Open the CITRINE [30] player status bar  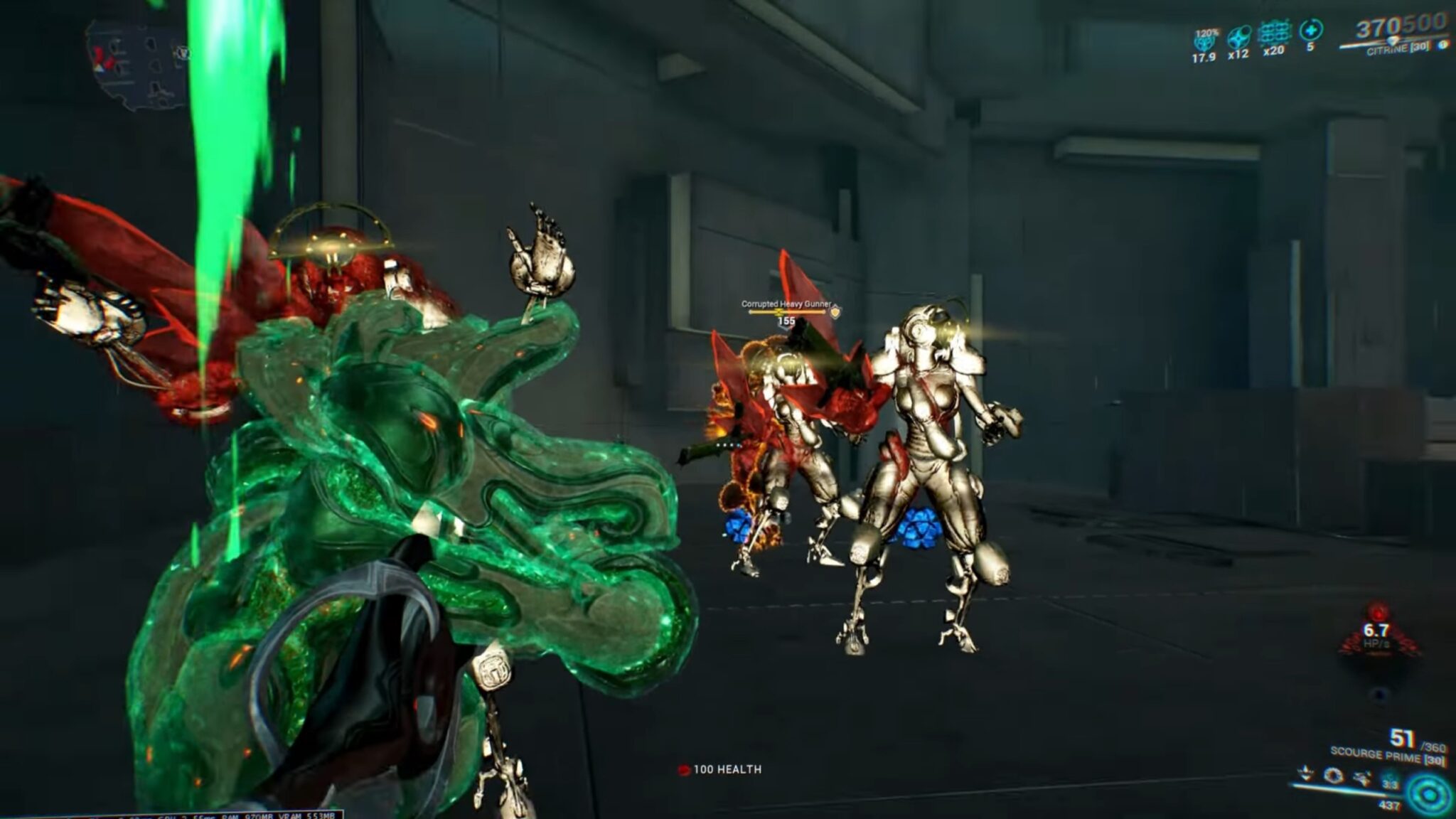[x=1394, y=48]
